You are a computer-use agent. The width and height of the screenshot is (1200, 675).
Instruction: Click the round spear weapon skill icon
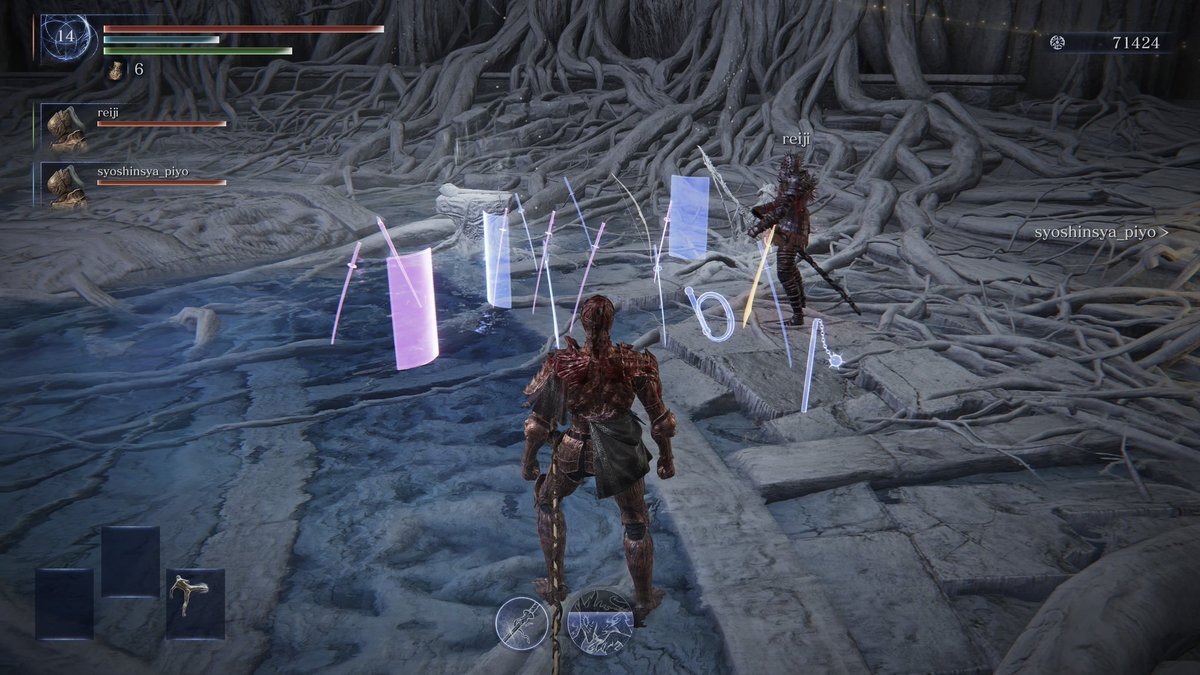(523, 622)
